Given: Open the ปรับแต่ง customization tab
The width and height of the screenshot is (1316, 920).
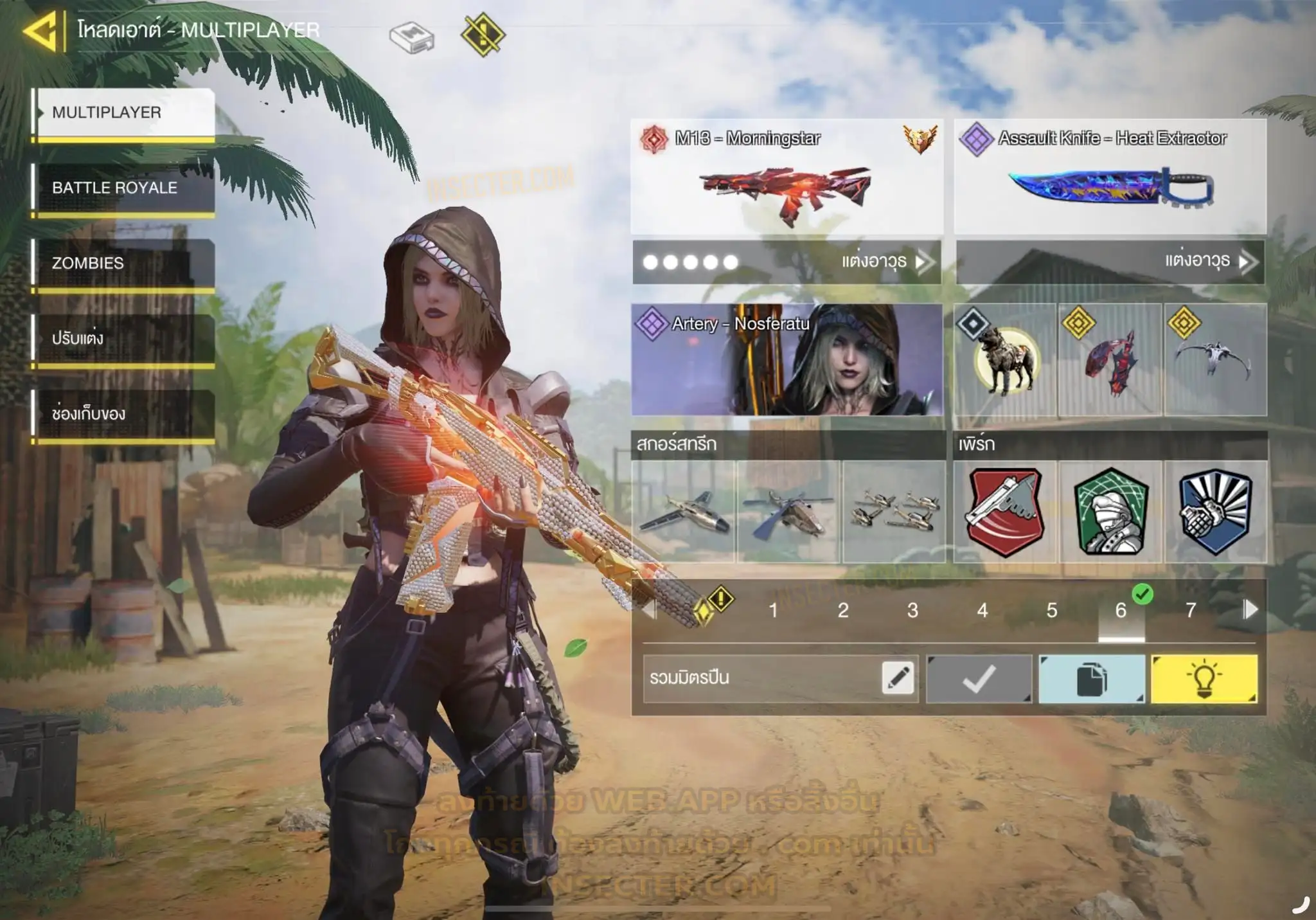Looking at the screenshot, I should point(123,338).
